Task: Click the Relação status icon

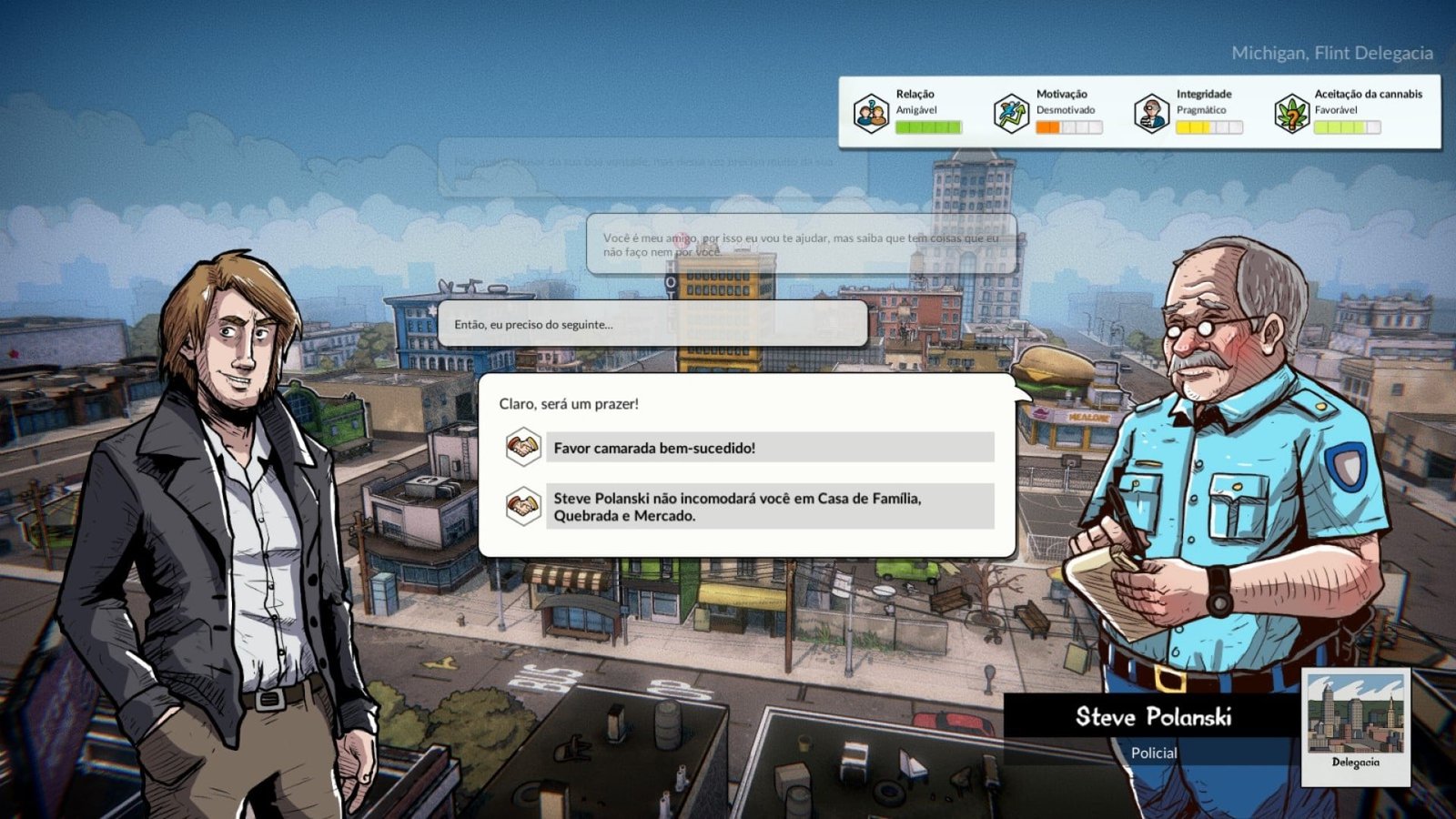Action: click(x=871, y=114)
